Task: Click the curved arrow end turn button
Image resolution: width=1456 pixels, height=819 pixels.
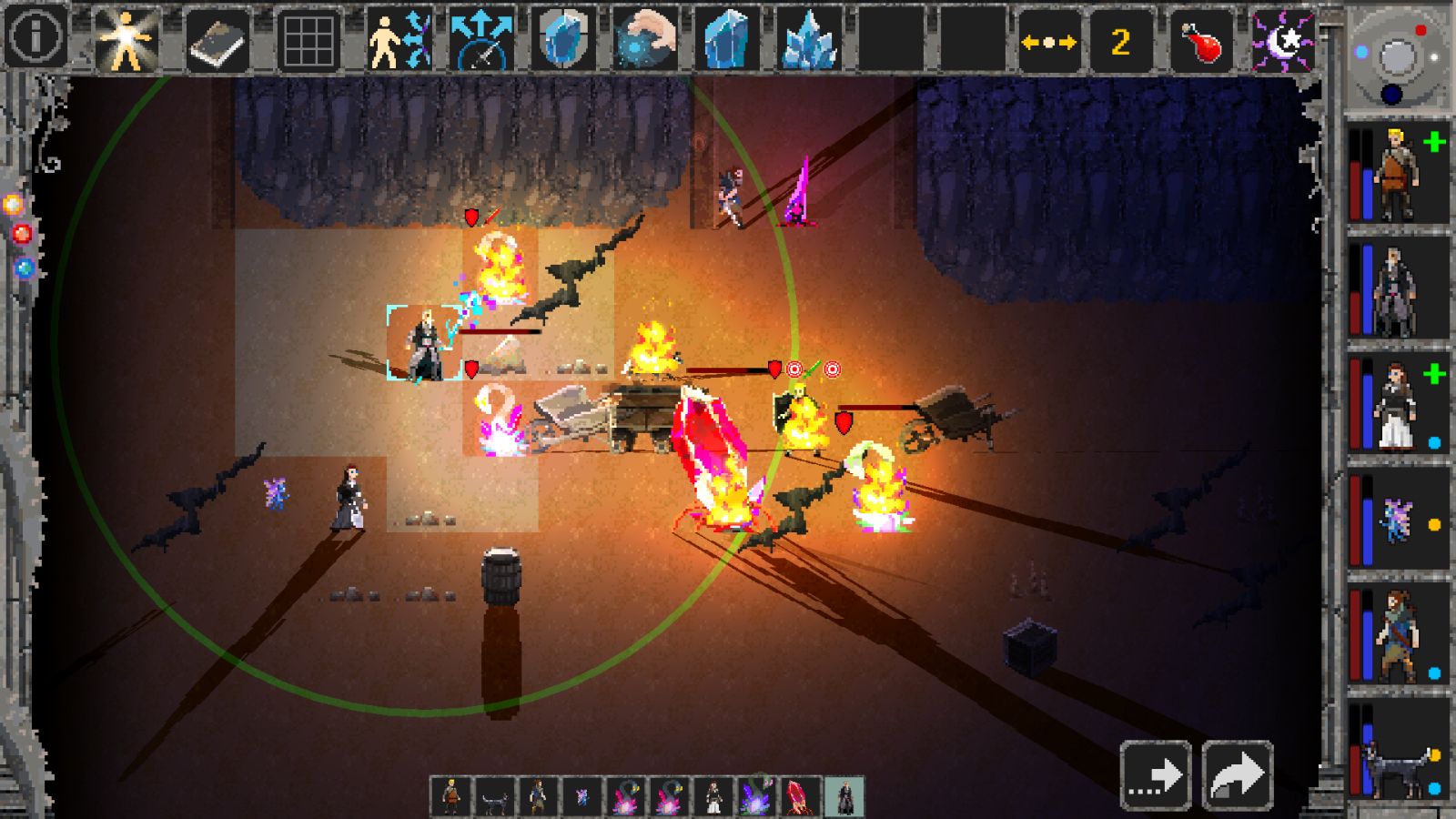Action: (x=1238, y=775)
